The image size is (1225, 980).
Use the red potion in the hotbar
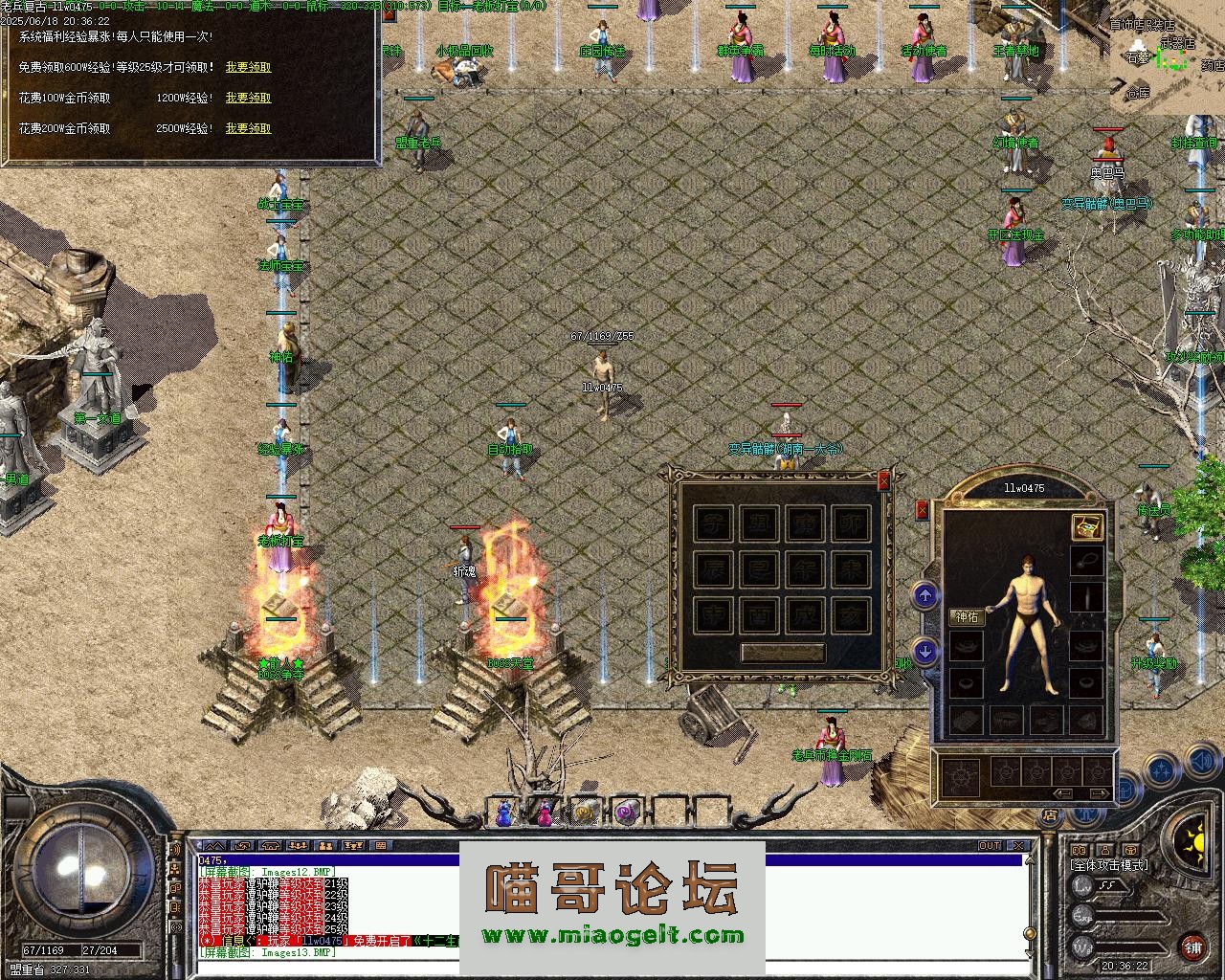tap(545, 813)
